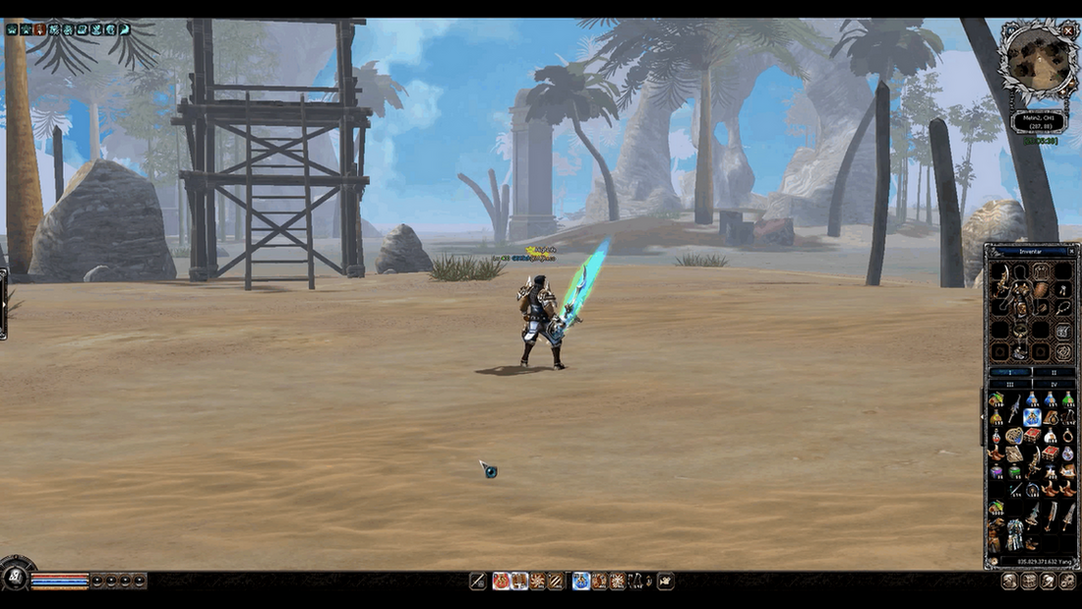Screen dimensions: 1082x609
Task: Use the blue glowing skill on hotbar
Action: 581,581
